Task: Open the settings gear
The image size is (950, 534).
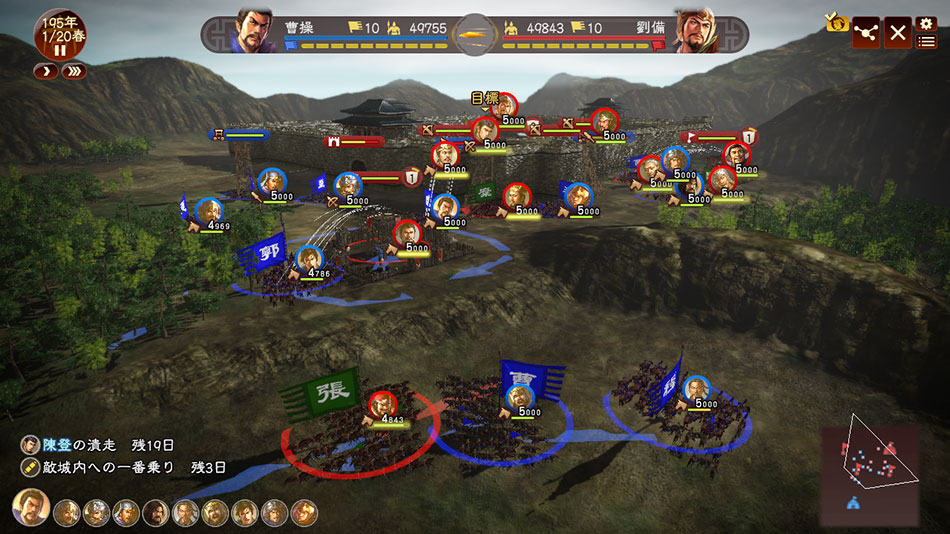Action: [927, 22]
